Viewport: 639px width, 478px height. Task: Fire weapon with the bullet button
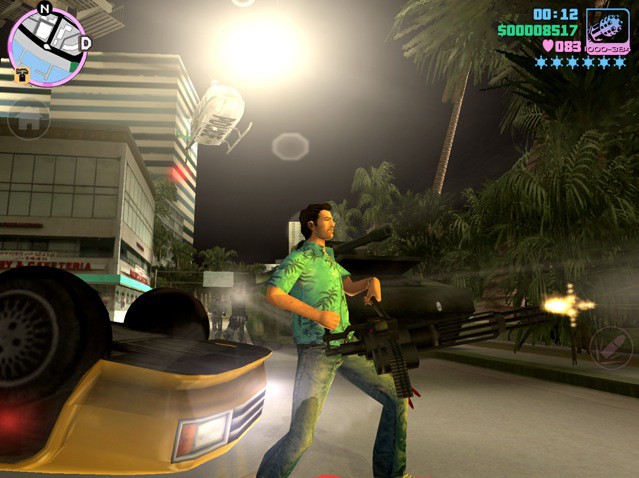(x=610, y=347)
